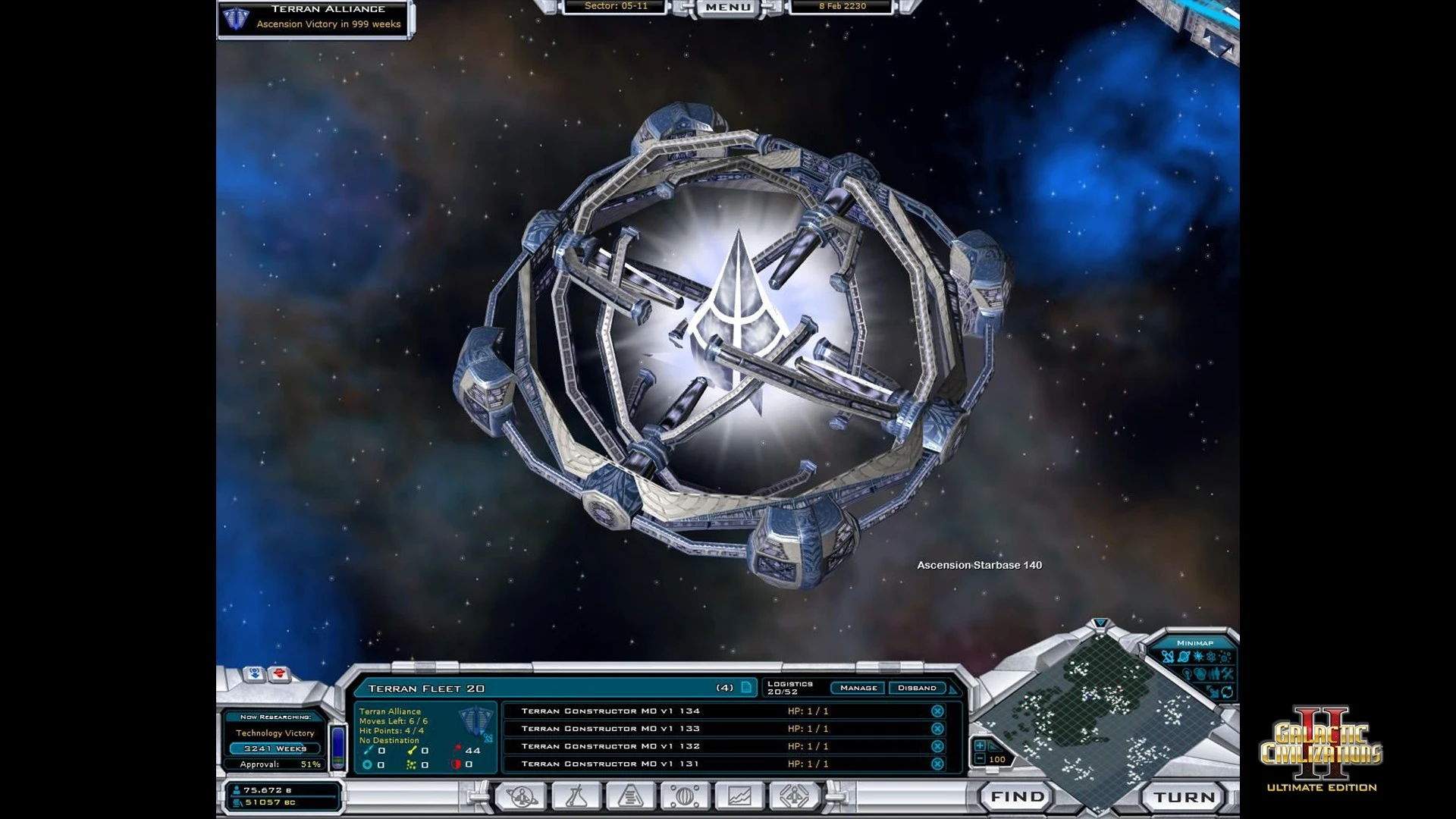This screenshot has width=1456, height=819.
Task: Disband Terran Fleet 20
Action: click(917, 688)
